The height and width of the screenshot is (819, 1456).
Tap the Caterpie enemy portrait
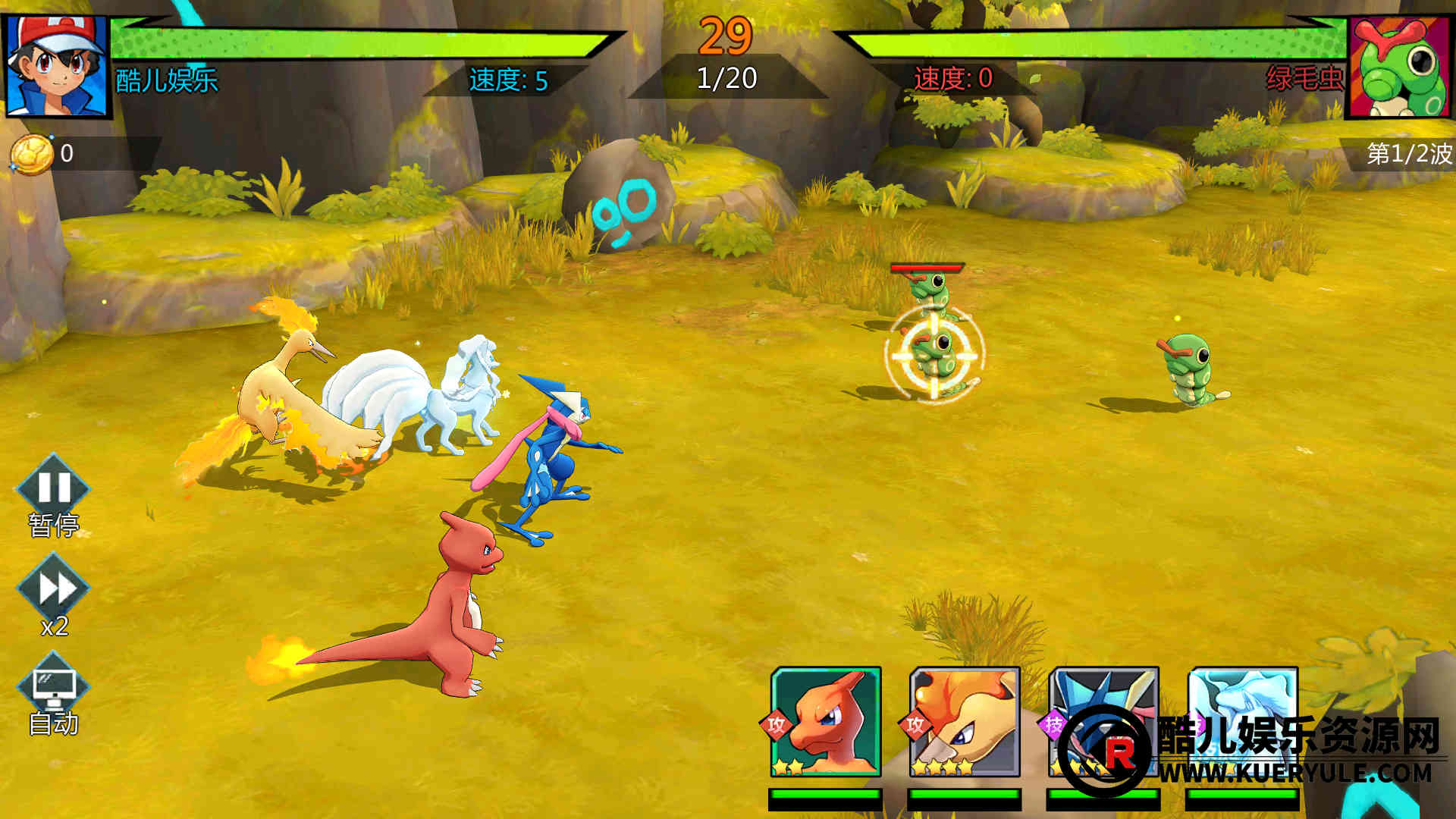pos(1400,67)
